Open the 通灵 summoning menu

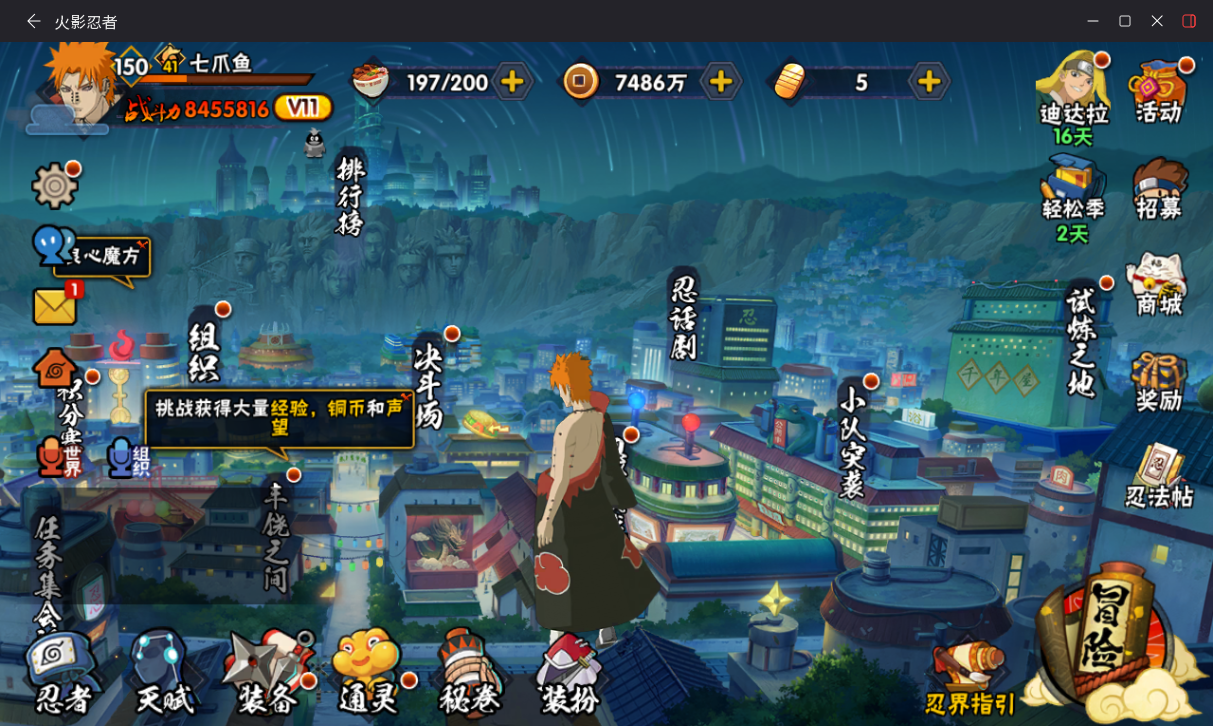point(367,673)
